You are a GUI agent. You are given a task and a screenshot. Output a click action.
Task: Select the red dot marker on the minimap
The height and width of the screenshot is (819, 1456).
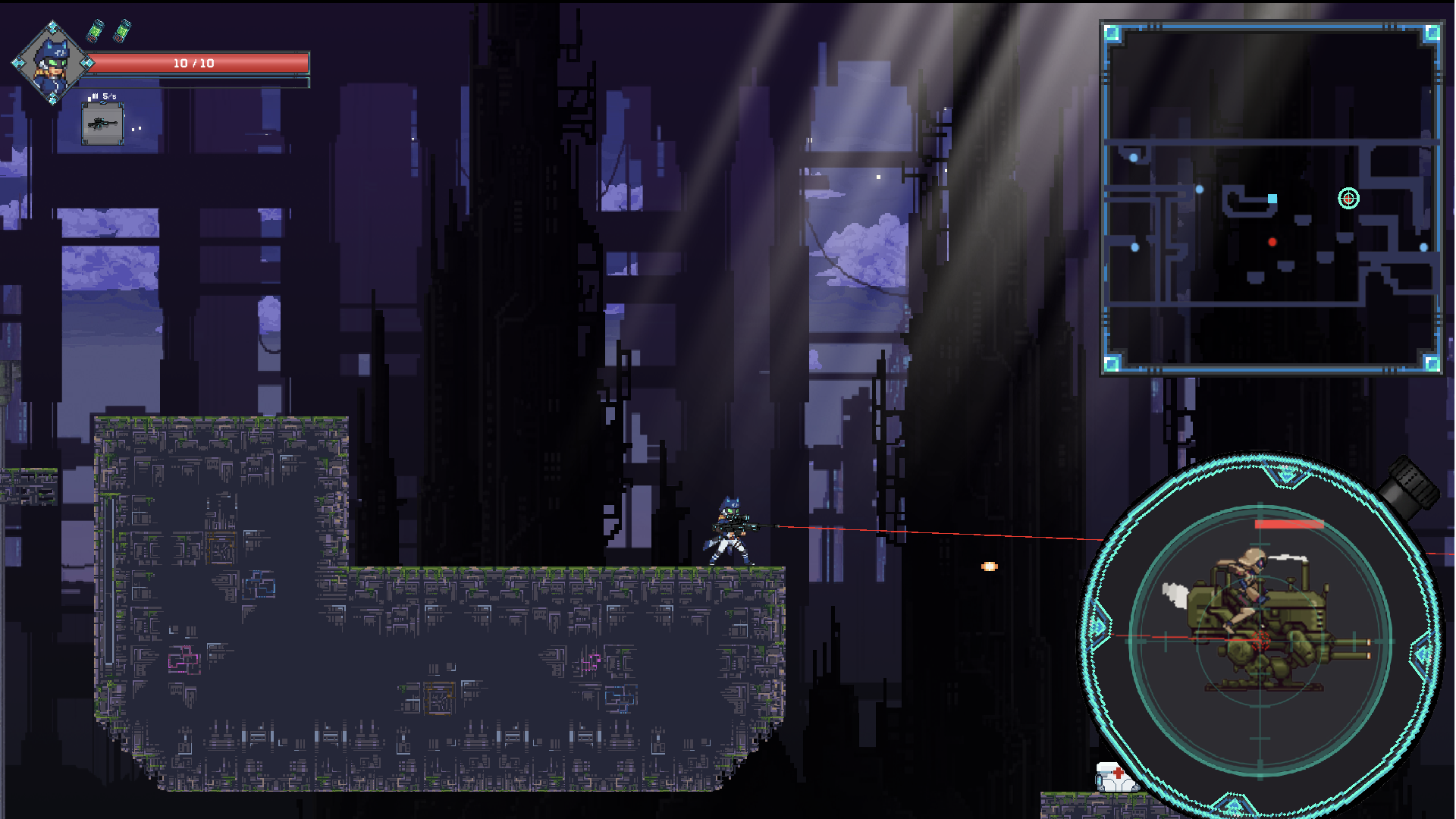[1272, 243]
